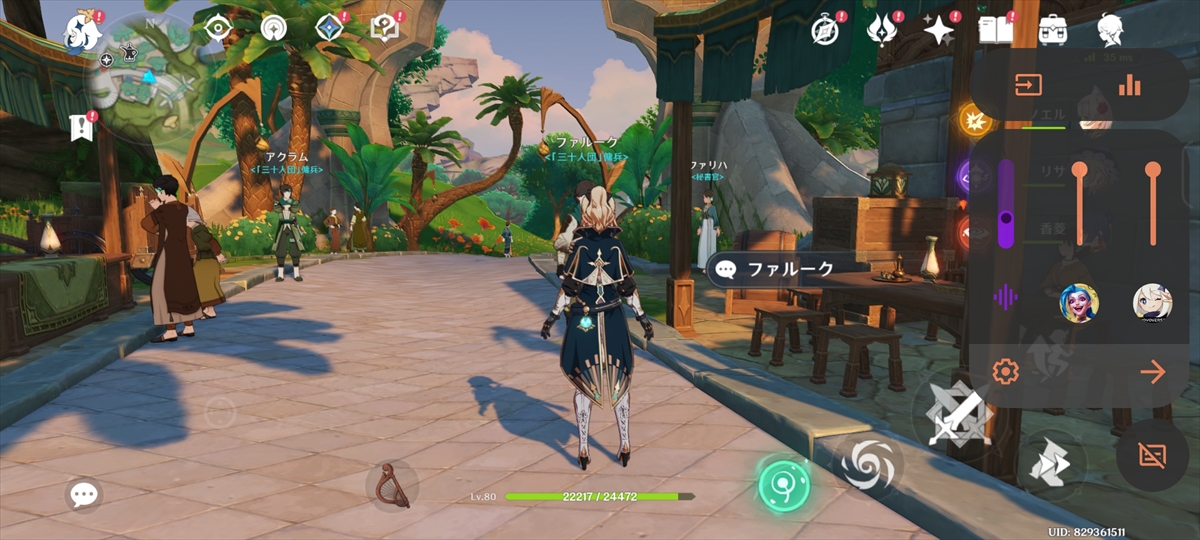1200x540 pixels.
Task: Open the overlay's gear settings
Action: click(x=1005, y=373)
